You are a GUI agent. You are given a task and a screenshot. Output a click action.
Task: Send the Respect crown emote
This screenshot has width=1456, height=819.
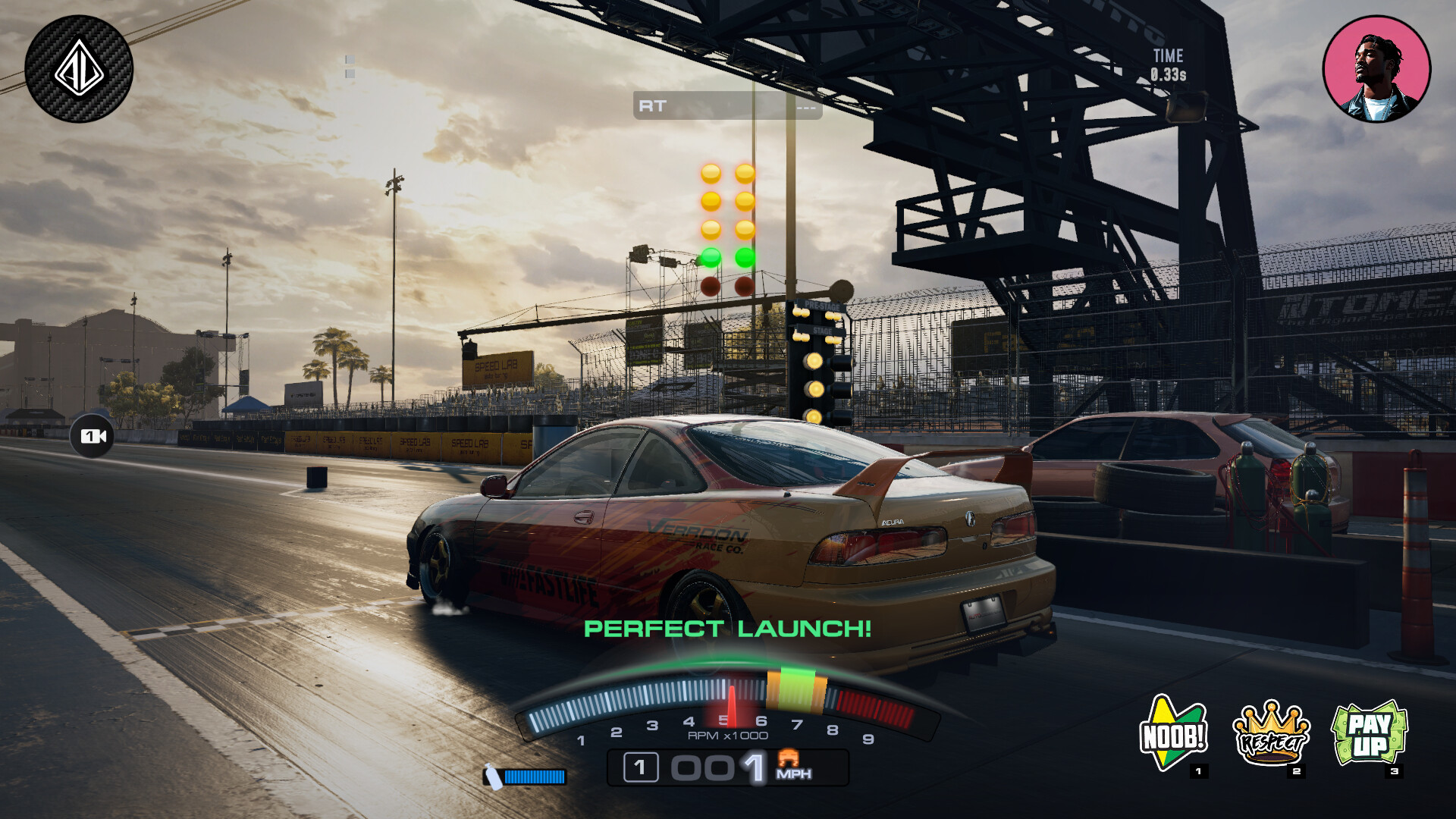click(x=1272, y=734)
